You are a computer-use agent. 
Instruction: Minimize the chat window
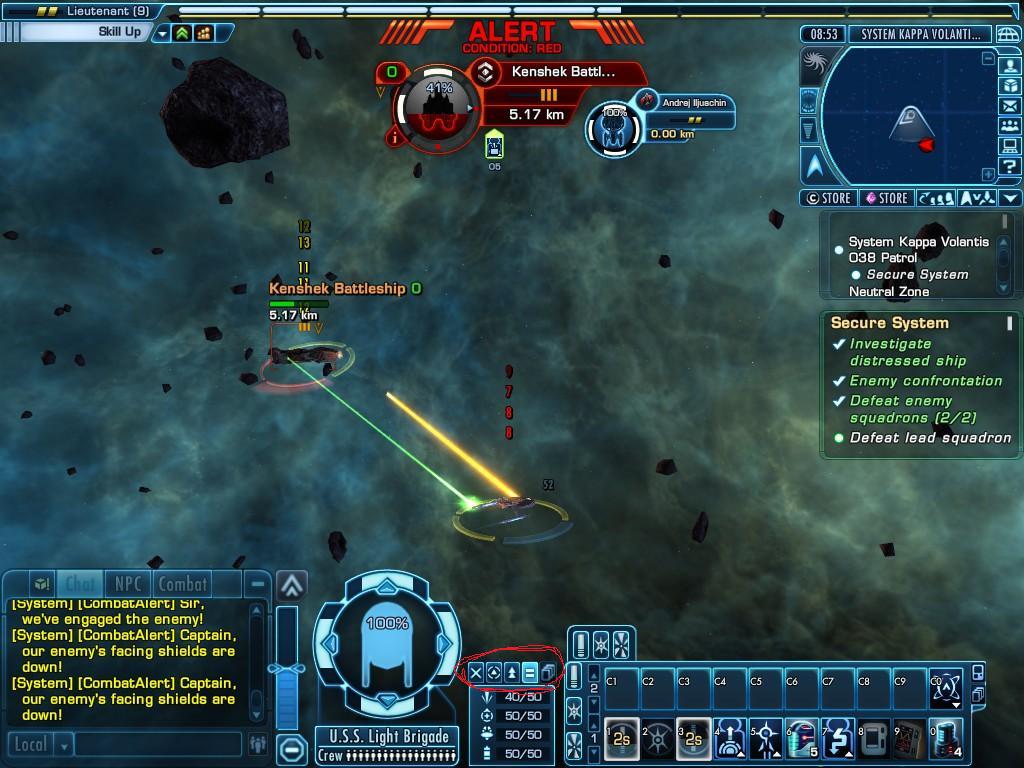(x=258, y=584)
